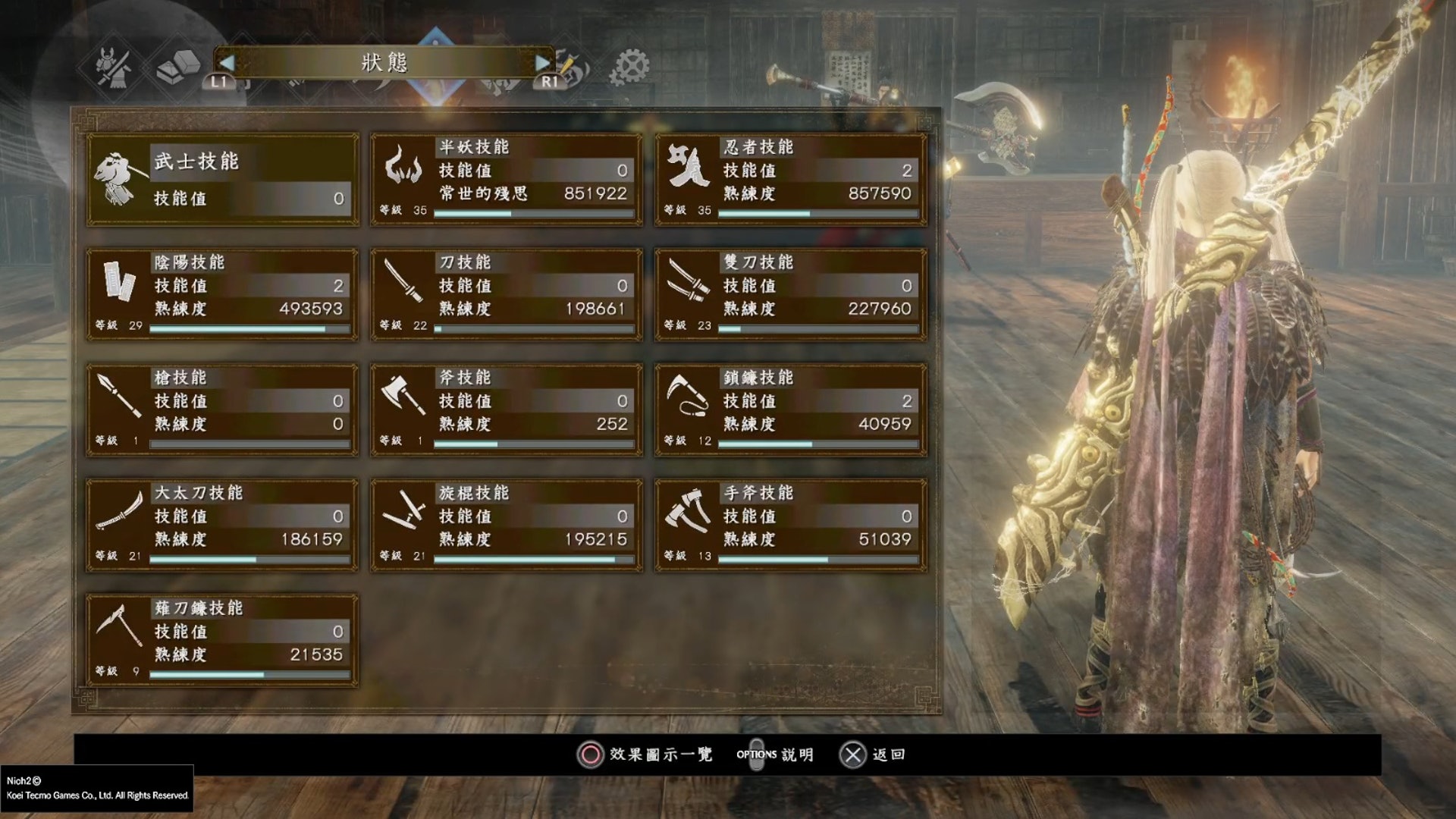1456x819 pixels.
Task: Select the 槍技能 spear skill panel
Action: click(222, 409)
